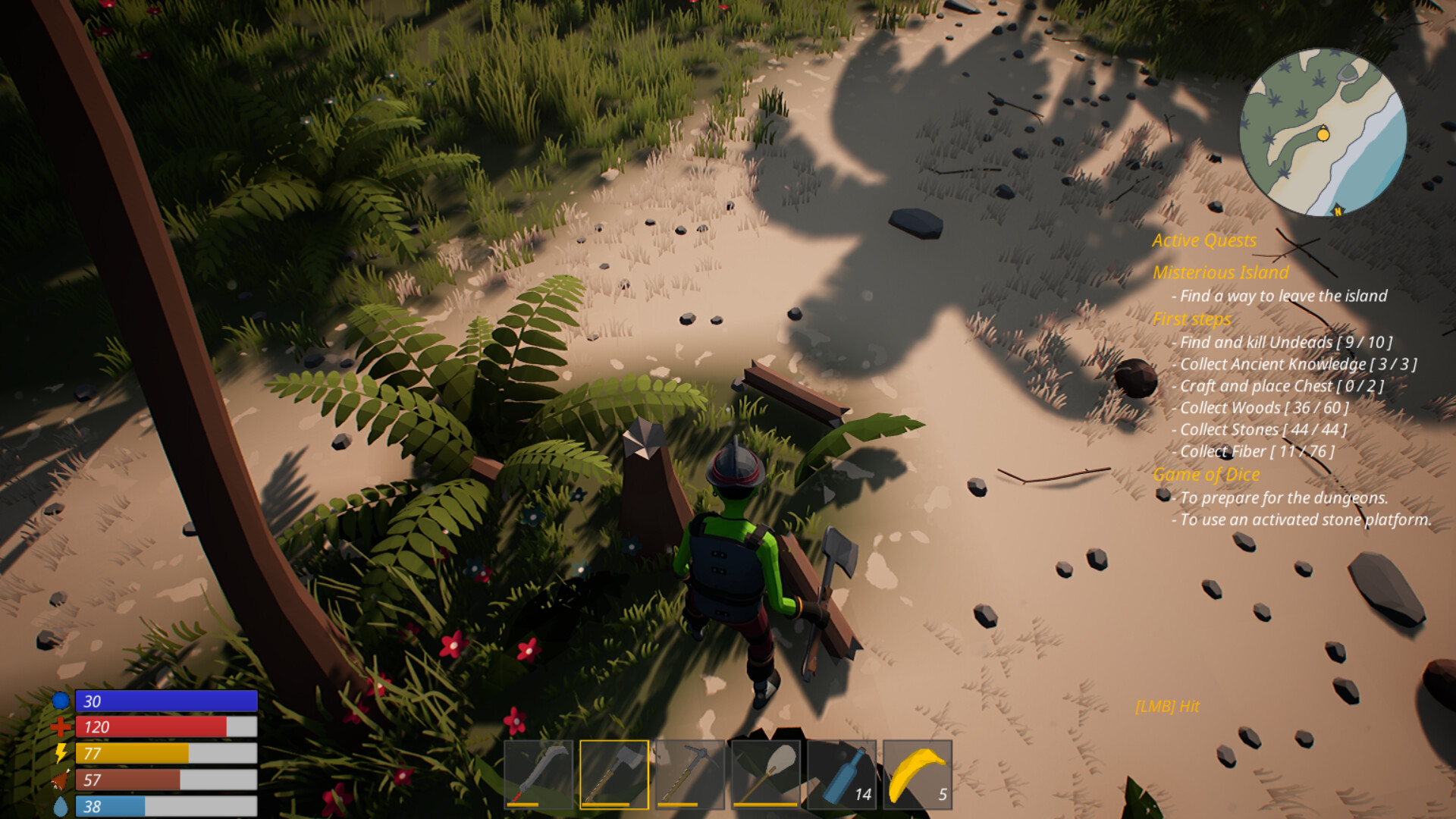Click the thirst water droplet icon

(x=61, y=804)
